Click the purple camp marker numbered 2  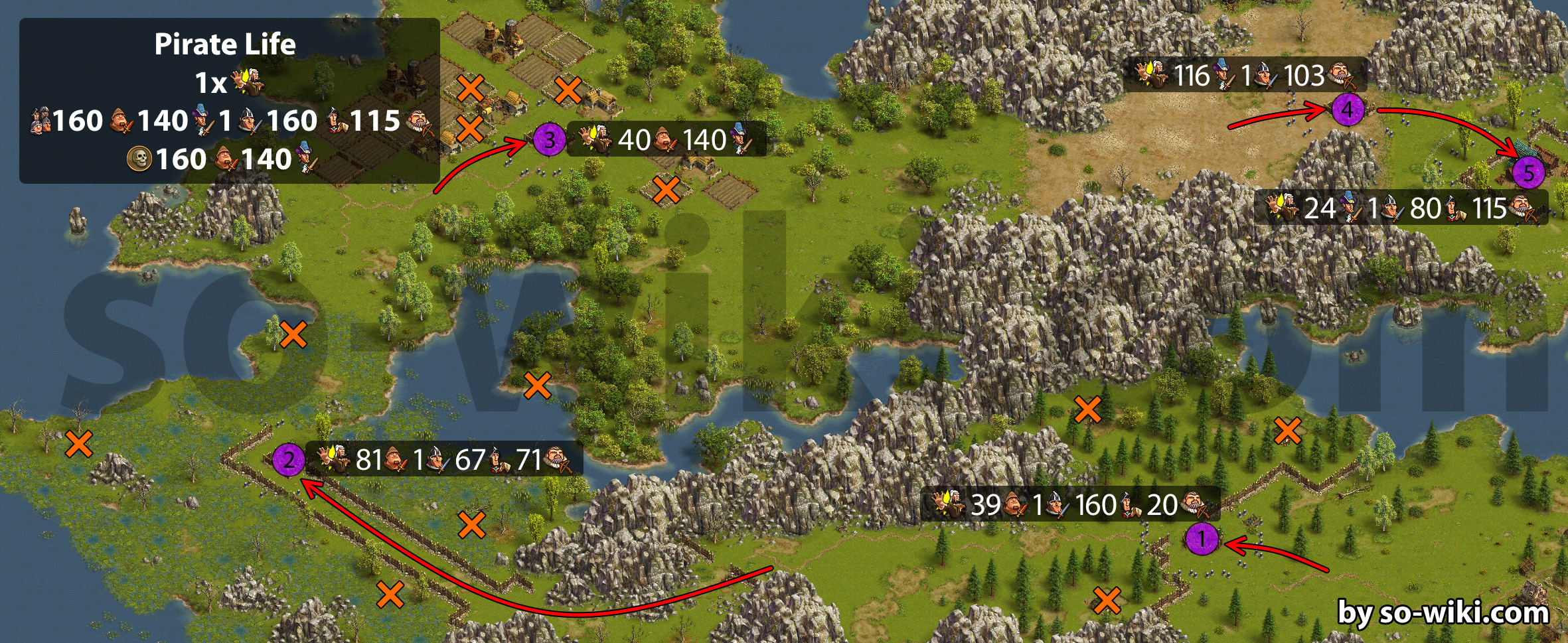(x=289, y=459)
